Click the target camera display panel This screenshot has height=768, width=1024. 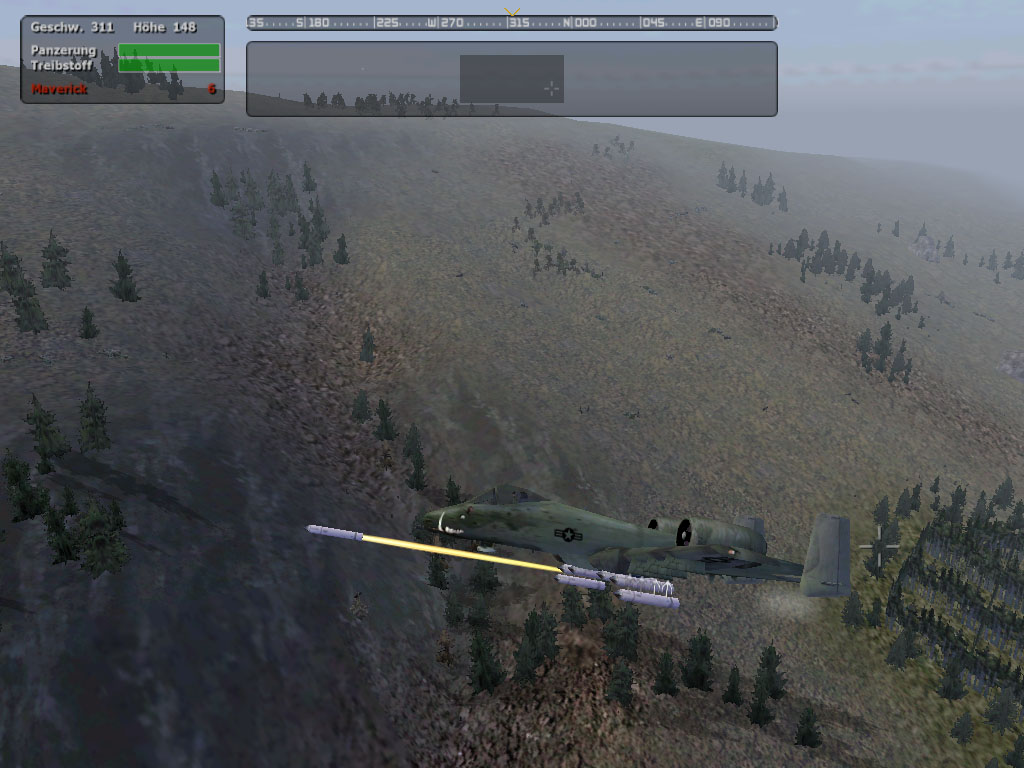[511, 79]
